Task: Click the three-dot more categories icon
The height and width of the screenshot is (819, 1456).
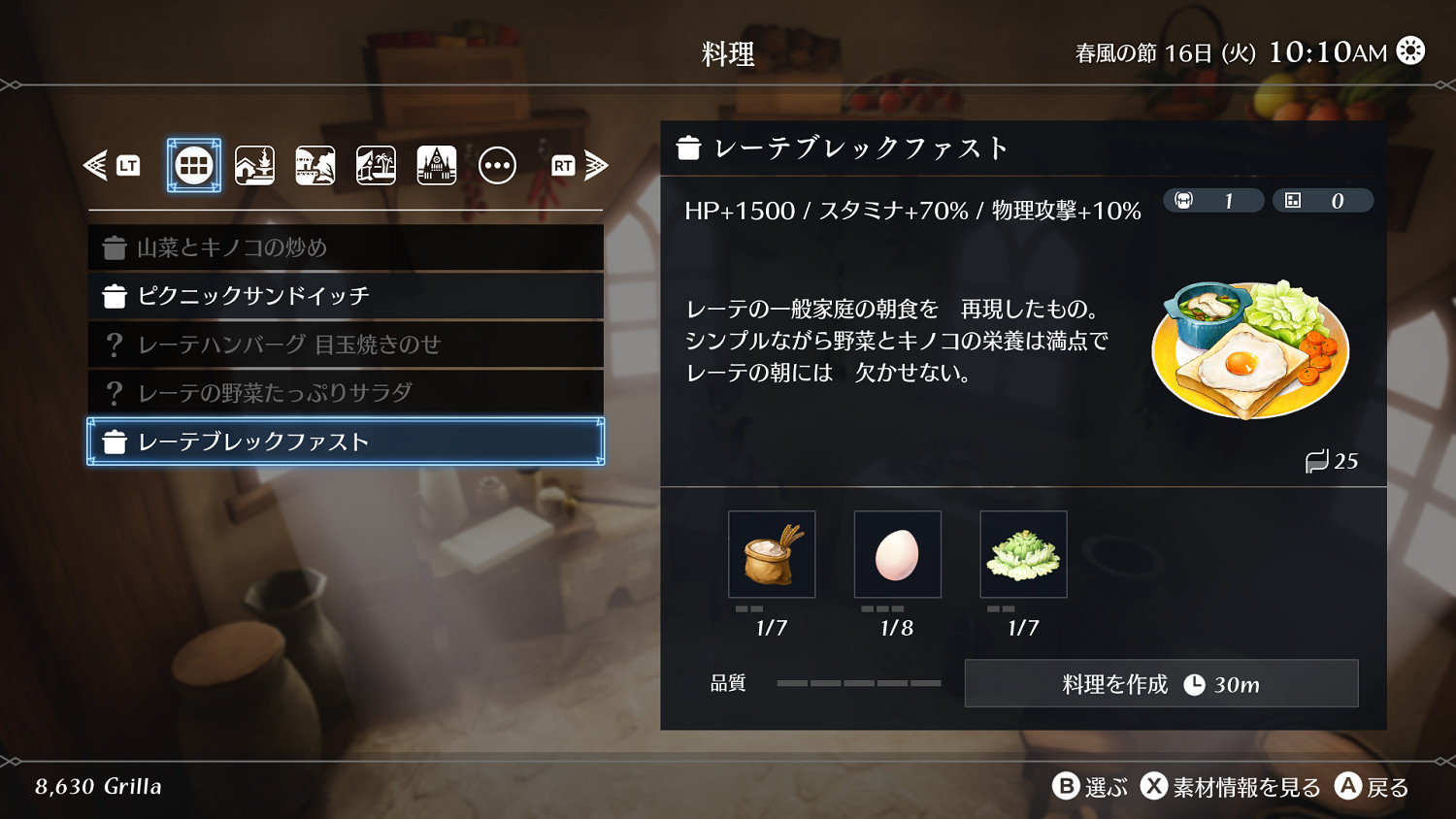Action: (498, 164)
